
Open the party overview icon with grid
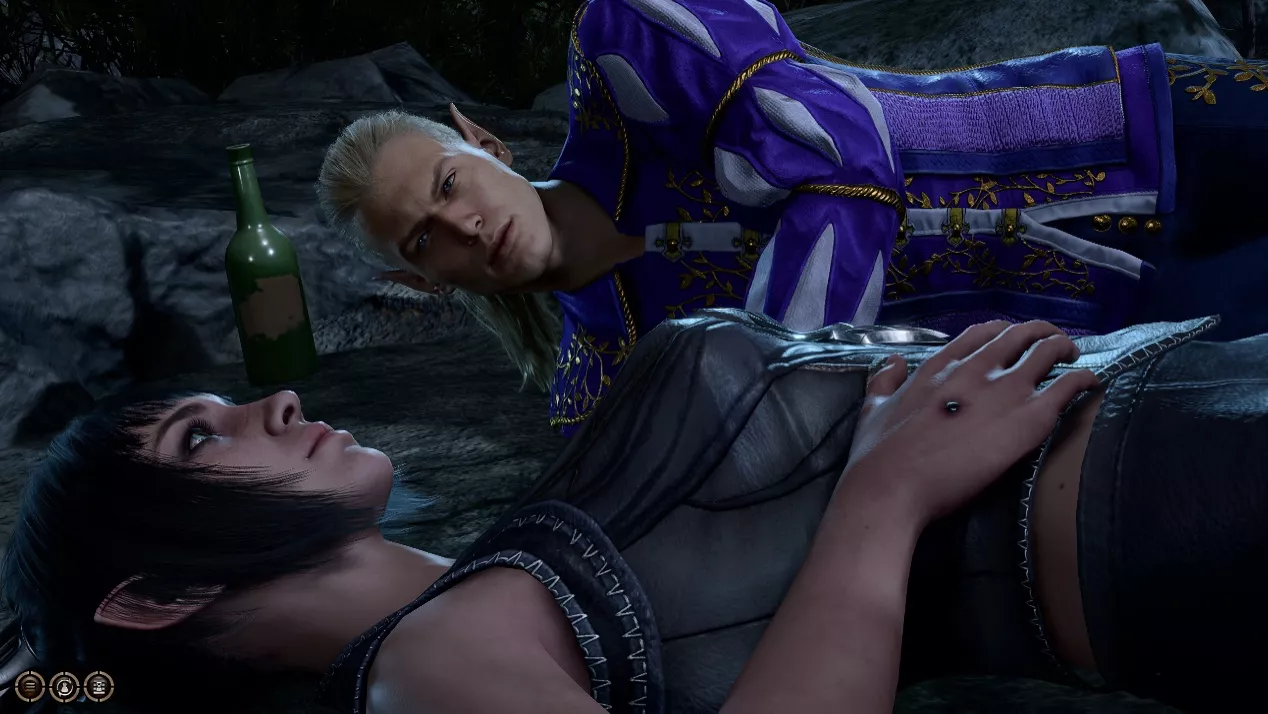(99, 686)
